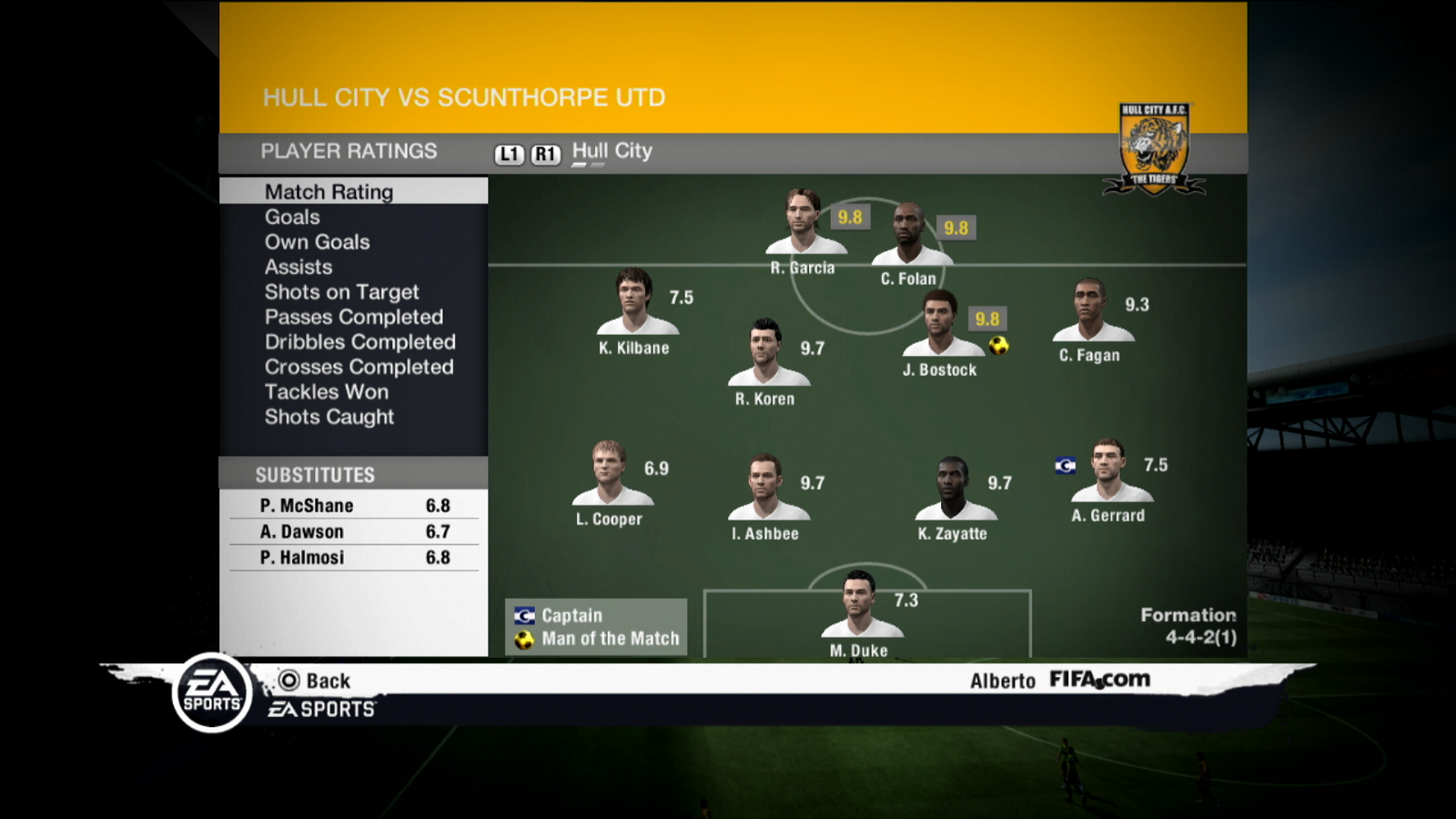This screenshot has height=819, width=1456.
Task: Click J. Bostock's player portrait
Action: pyautogui.click(x=941, y=324)
